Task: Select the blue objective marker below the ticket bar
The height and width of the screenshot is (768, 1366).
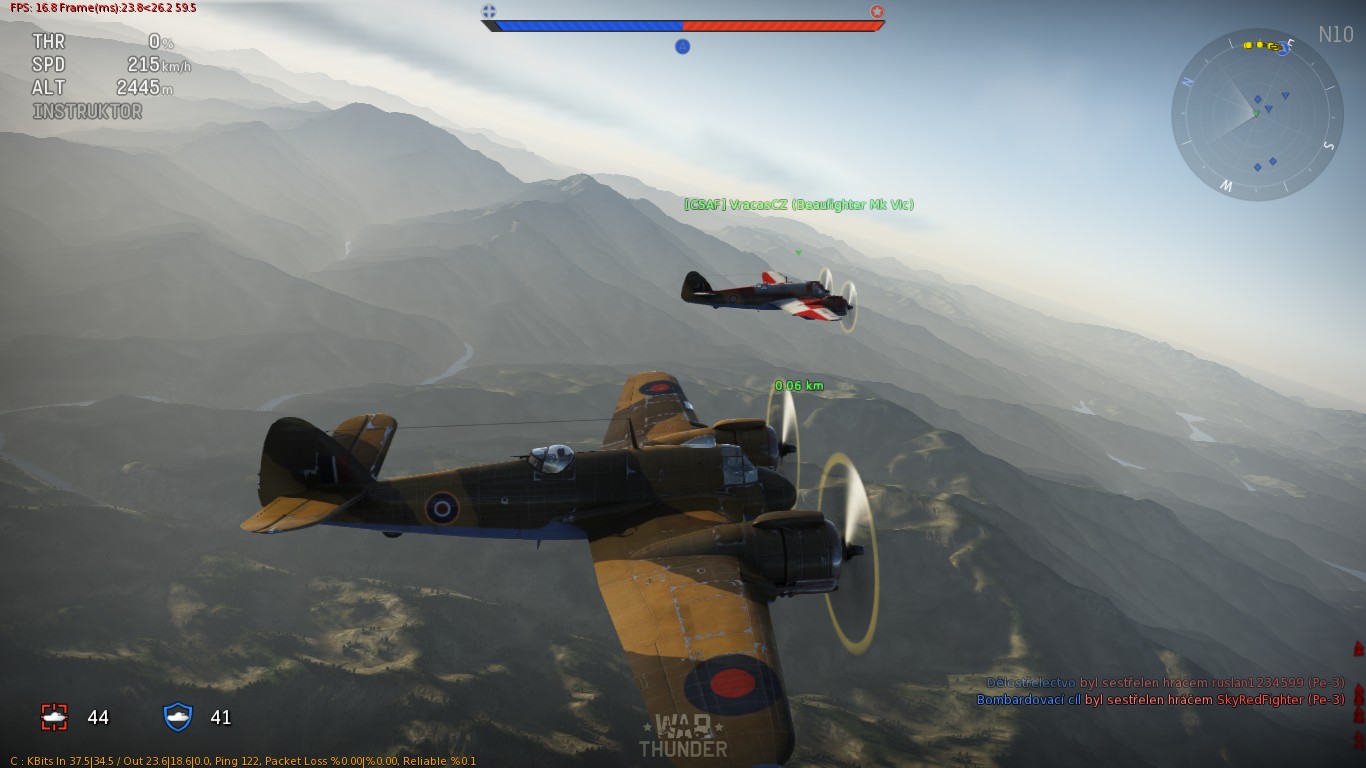Action: [682, 46]
